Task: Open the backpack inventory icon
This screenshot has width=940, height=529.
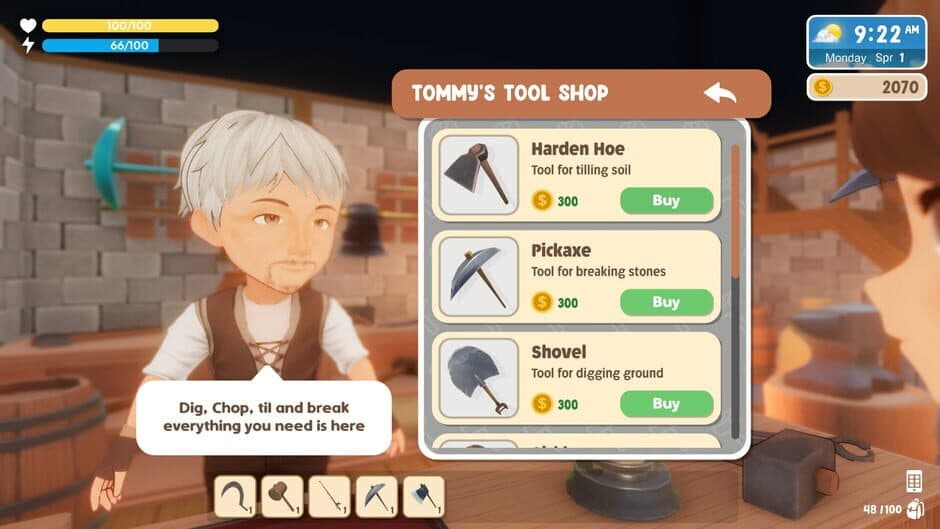Action: click(x=914, y=509)
